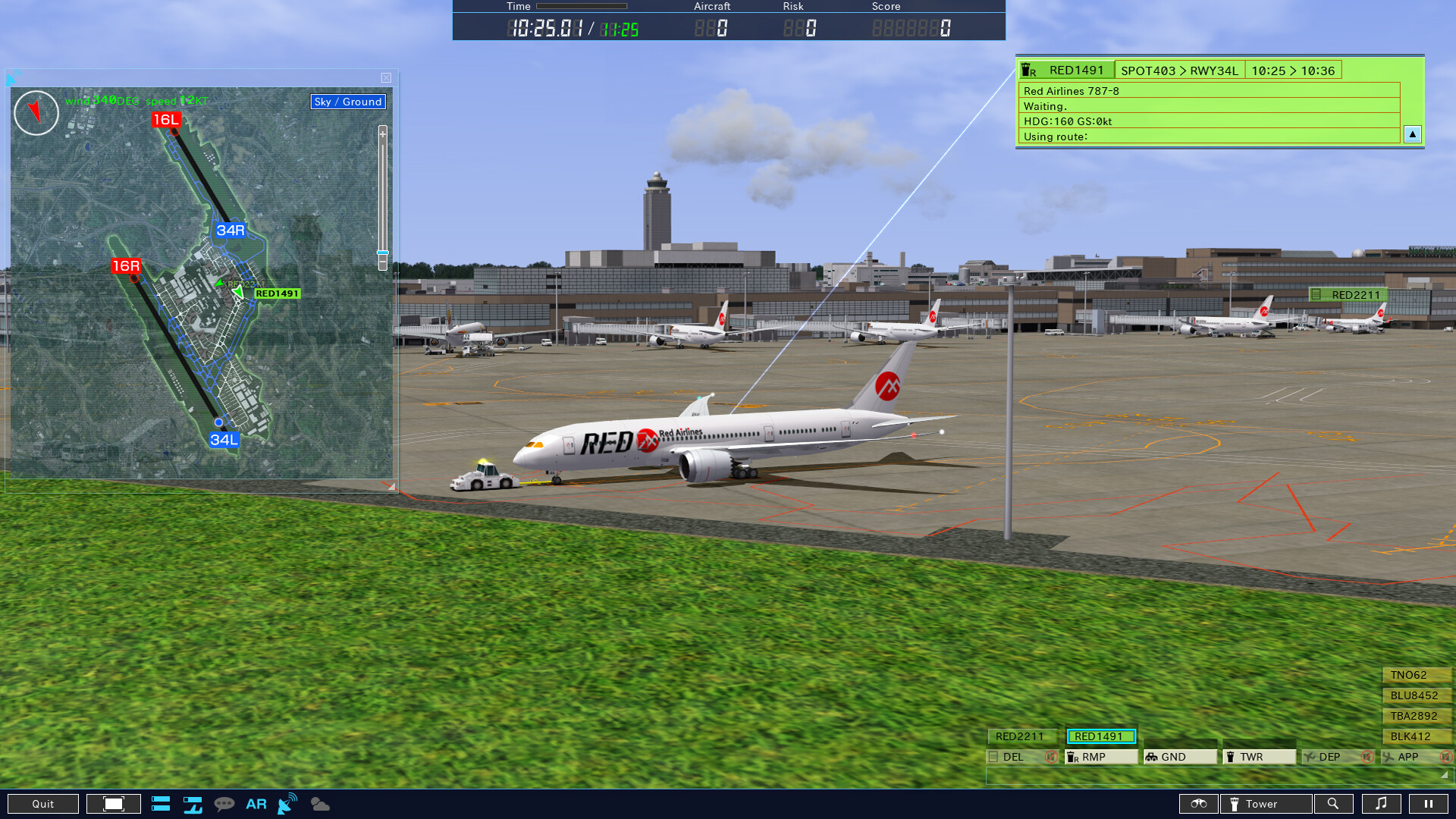
Task: Quit the game session
Action: 43,804
